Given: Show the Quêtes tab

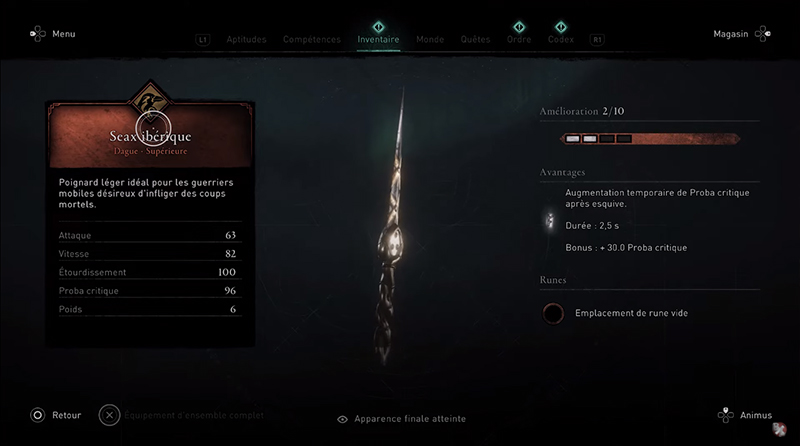Looking at the screenshot, I should [x=475, y=40].
